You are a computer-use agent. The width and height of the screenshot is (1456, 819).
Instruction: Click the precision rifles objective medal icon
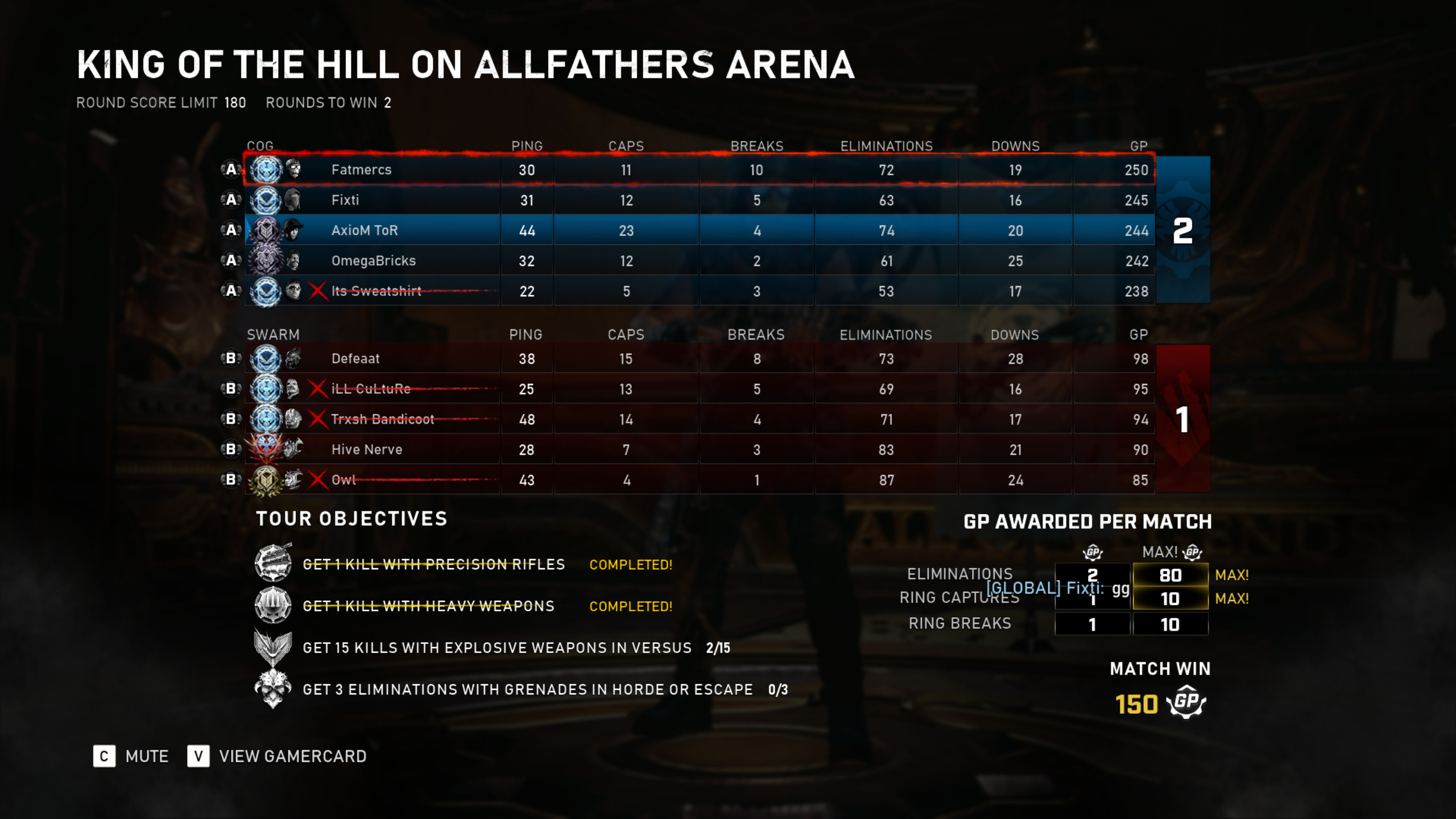pyautogui.click(x=273, y=563)
